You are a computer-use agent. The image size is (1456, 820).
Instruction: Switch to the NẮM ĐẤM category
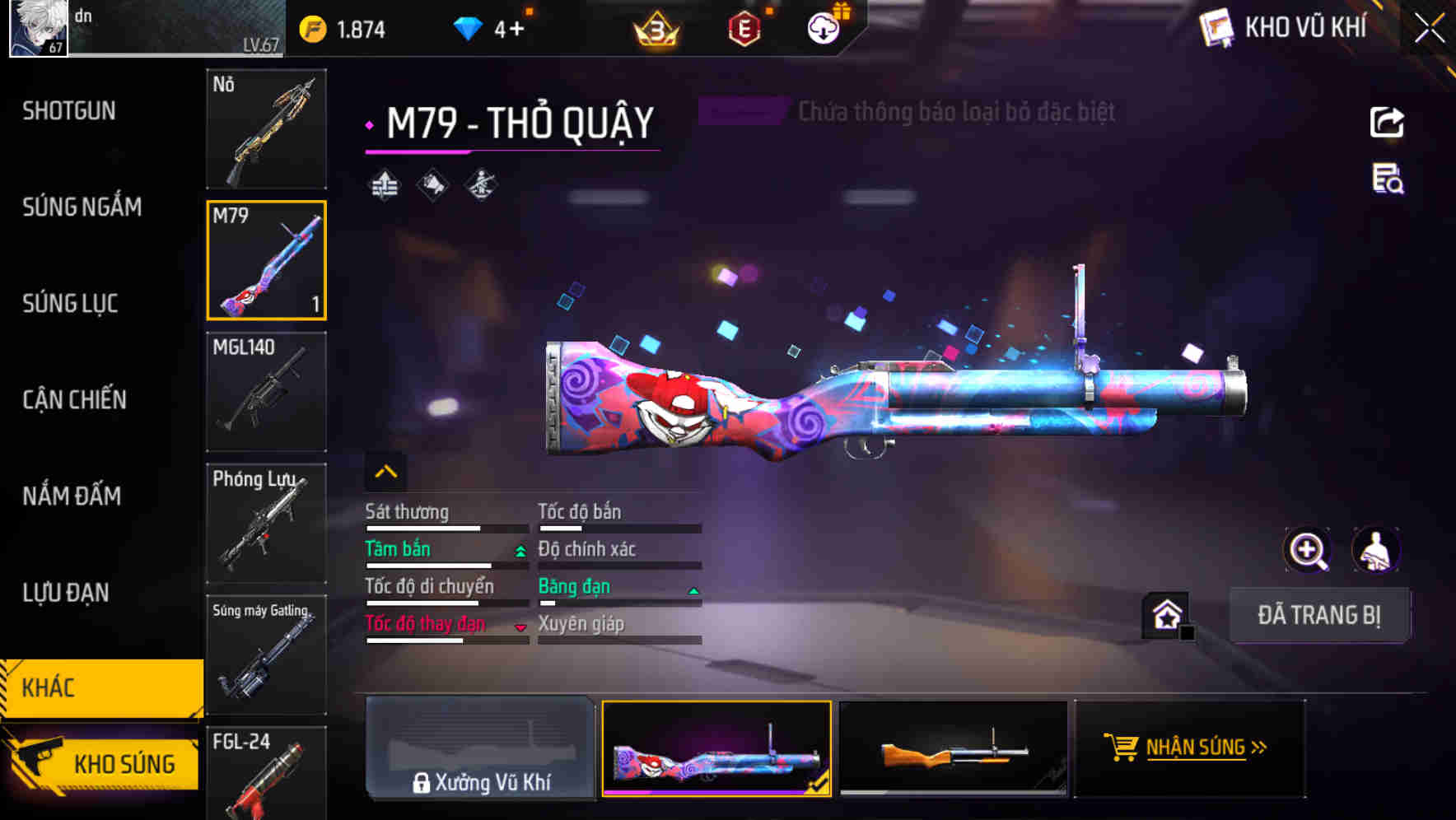pos(72,496)
